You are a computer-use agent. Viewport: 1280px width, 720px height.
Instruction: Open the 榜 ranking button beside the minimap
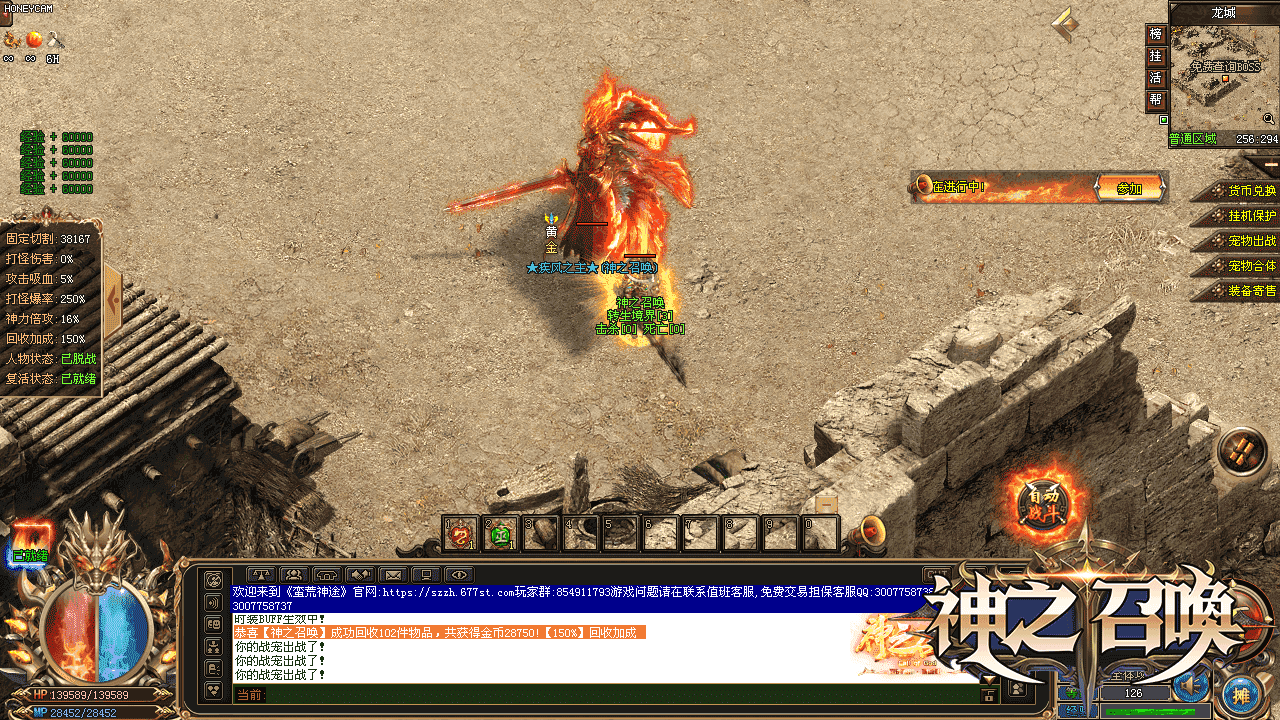click(x=1156, y=35)
